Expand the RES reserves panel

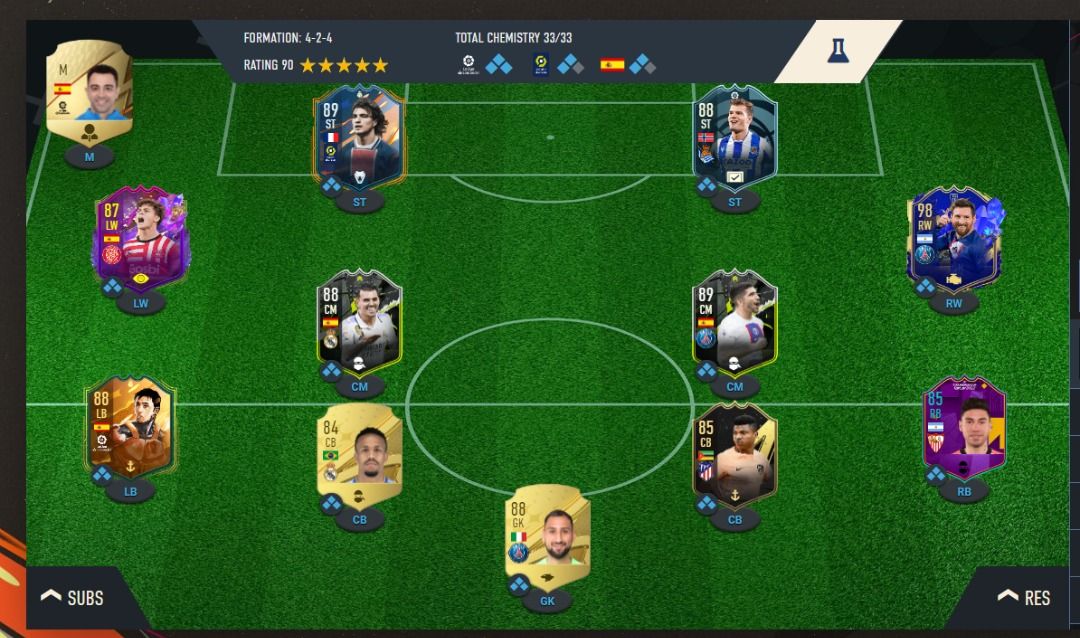1024,597
